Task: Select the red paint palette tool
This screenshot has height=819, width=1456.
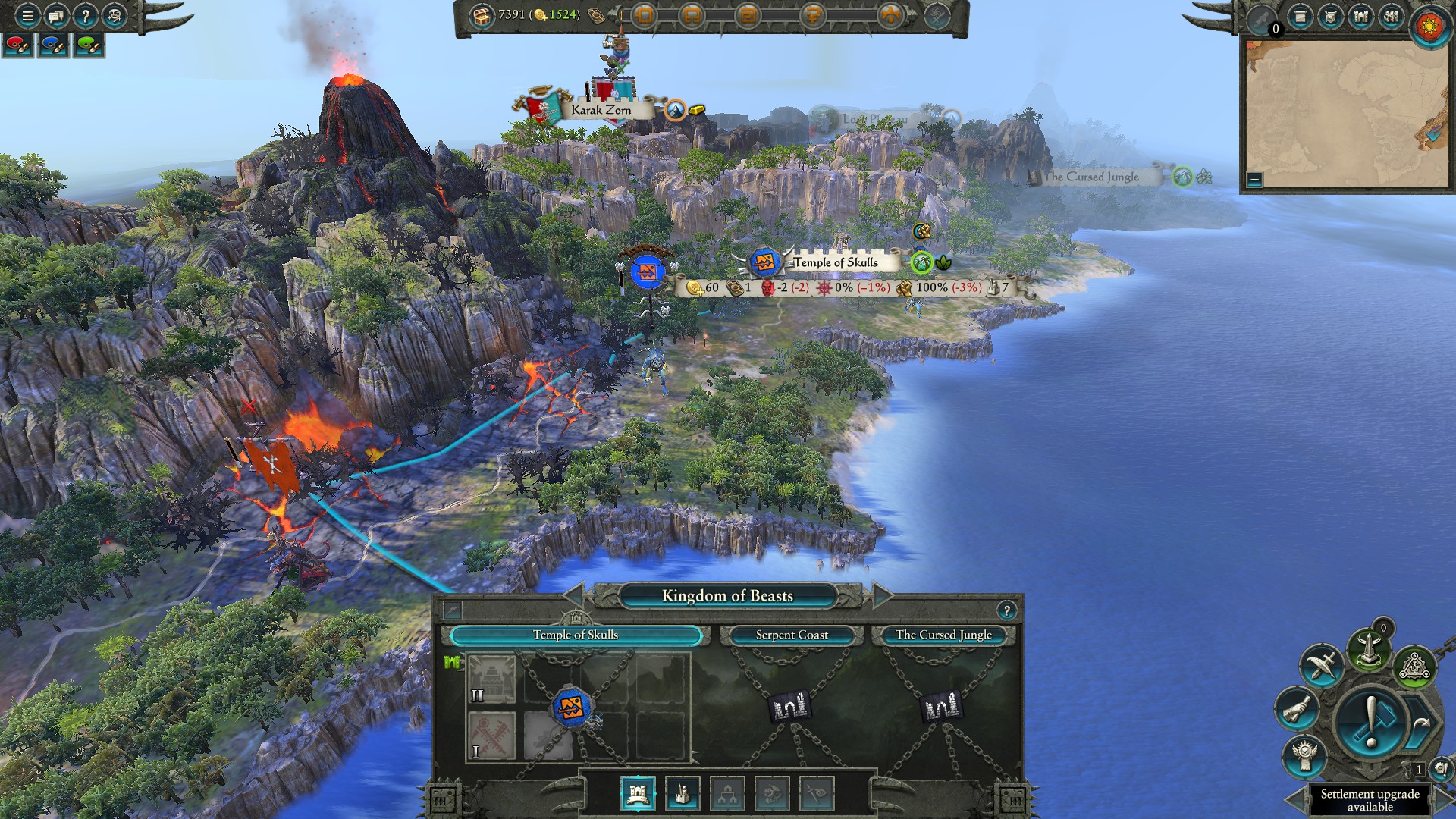Action: click(x=17, y=45)
